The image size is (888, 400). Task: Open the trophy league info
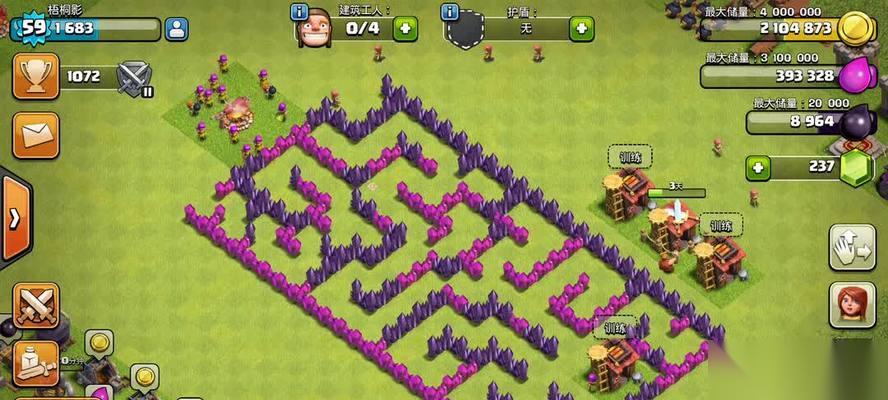[x=34, y=75]
